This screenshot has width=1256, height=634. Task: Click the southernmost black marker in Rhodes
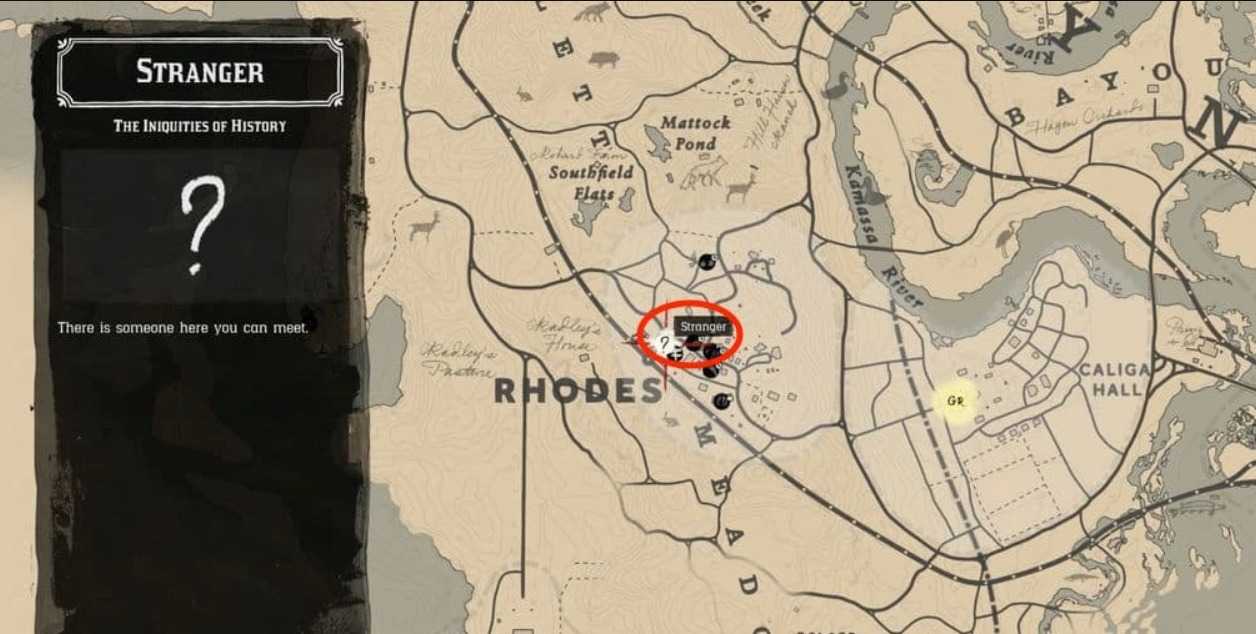721,401
